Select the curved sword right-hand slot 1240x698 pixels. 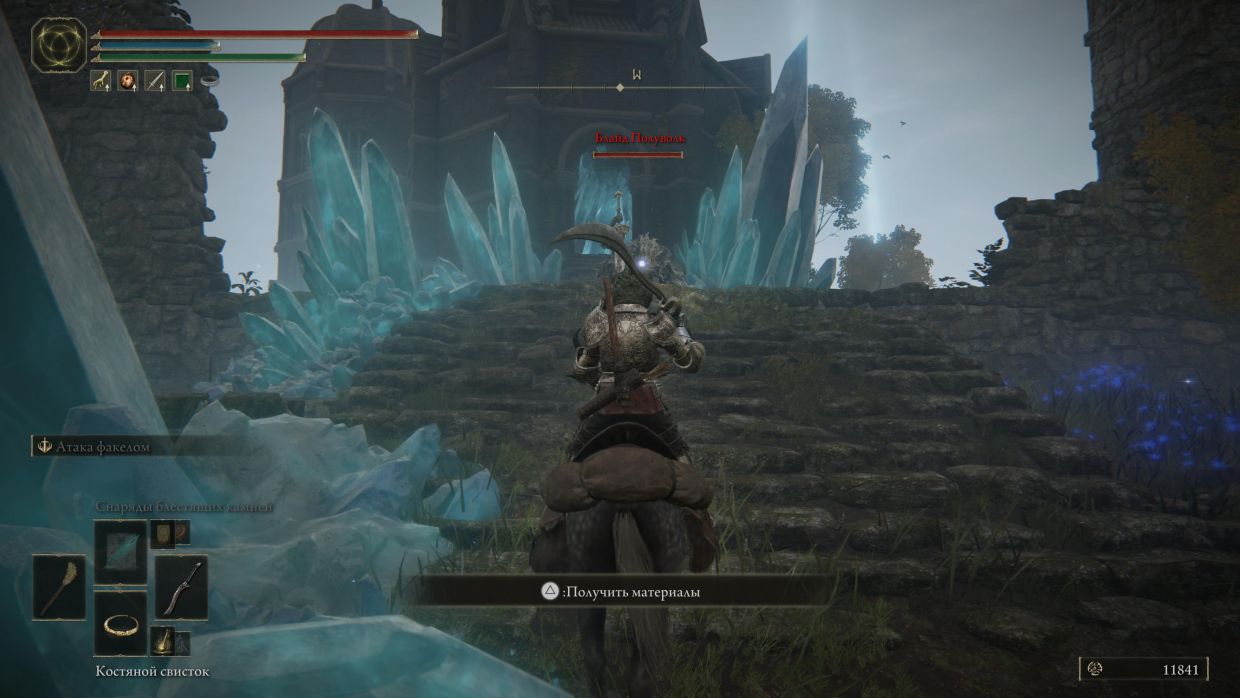point(181,587)
